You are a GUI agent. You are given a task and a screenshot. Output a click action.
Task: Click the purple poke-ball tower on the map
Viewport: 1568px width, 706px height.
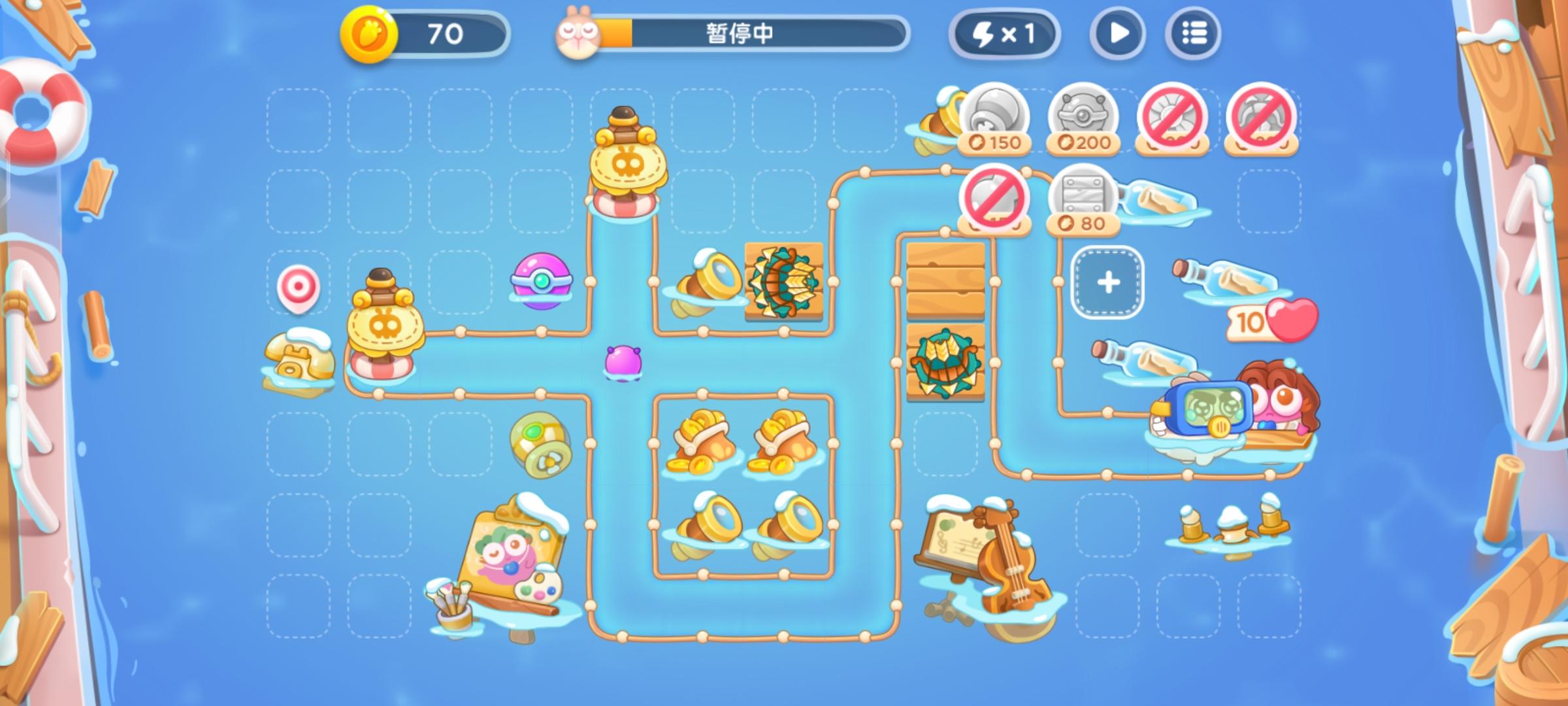tap(540, 282)
